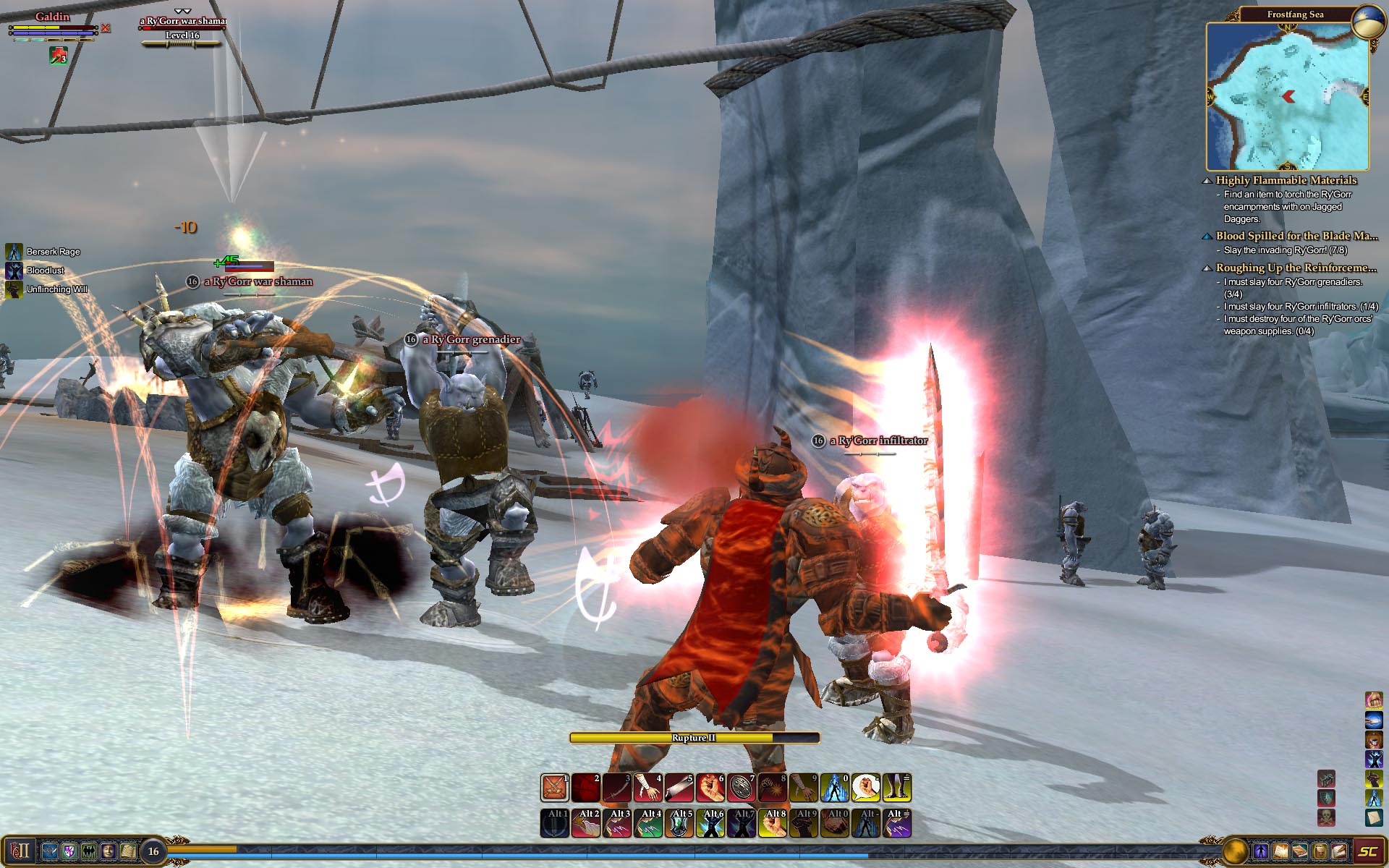Open the character silhouette persona icon
The width and height of the screenshot is (1389, 868).
pyautogui.click(x=1260, y=851)
